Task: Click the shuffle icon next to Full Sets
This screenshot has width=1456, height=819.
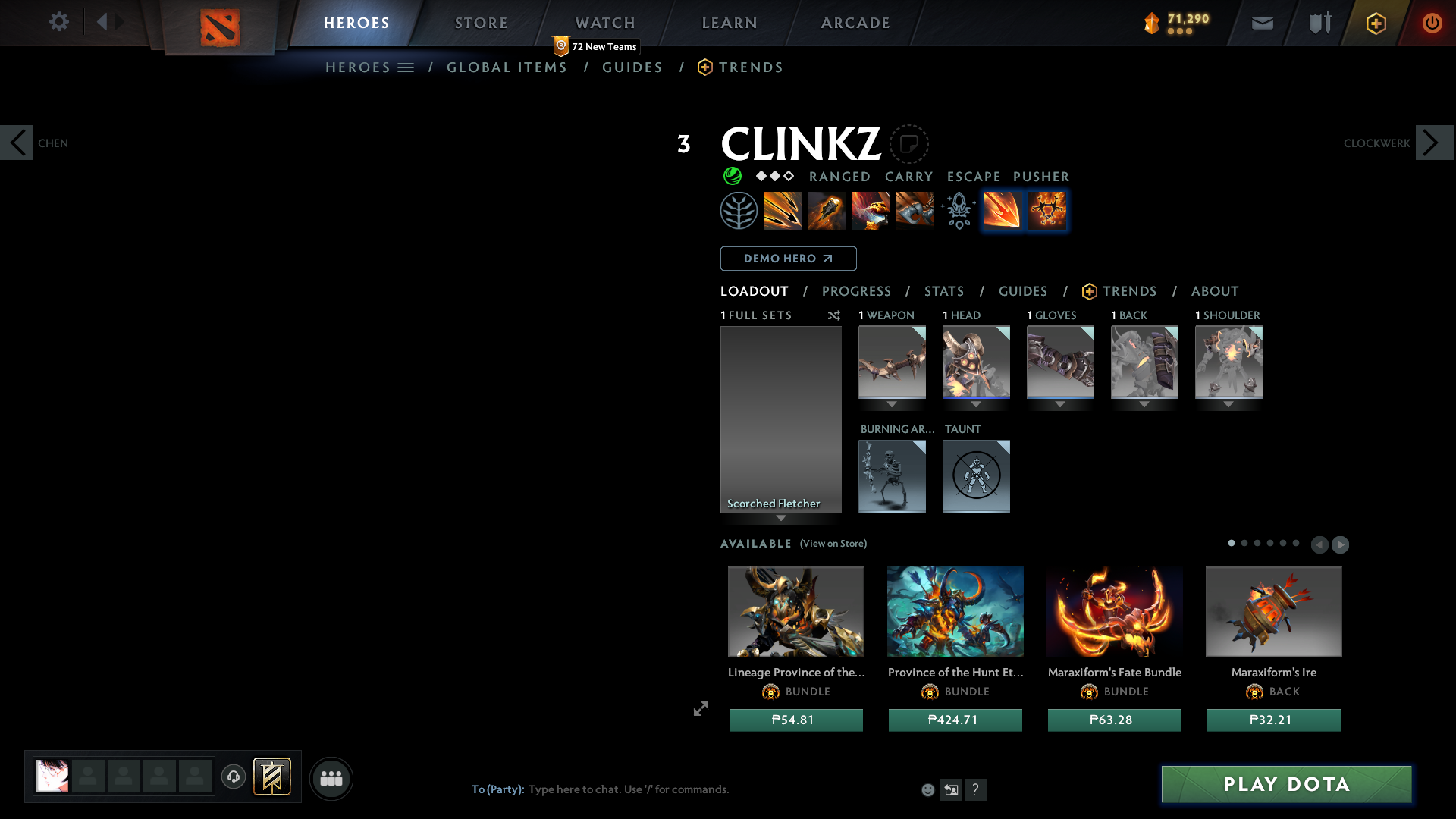Action: point(834,315)
